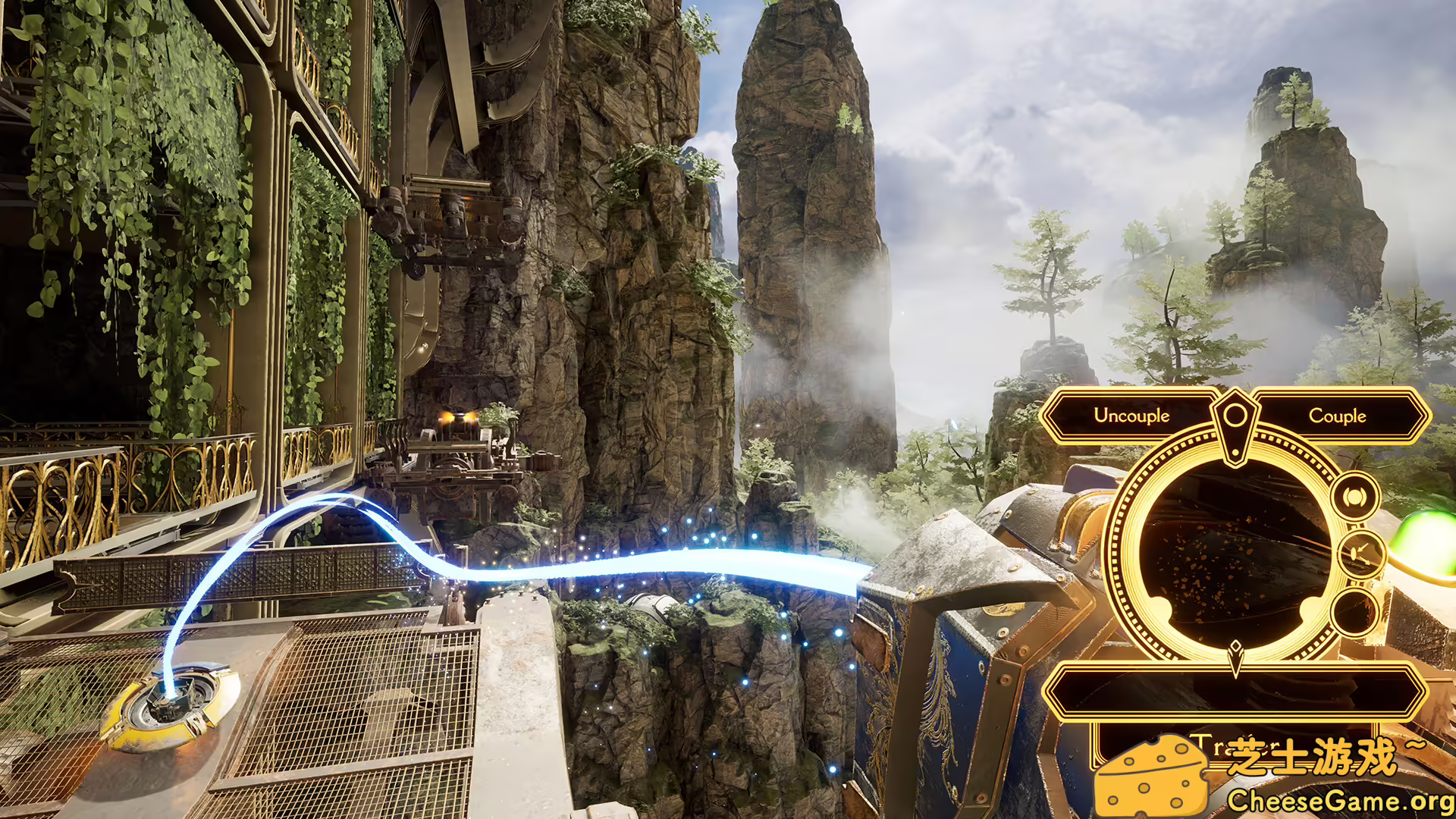Activate the pulsing orb mode icon

[1354, 497]
